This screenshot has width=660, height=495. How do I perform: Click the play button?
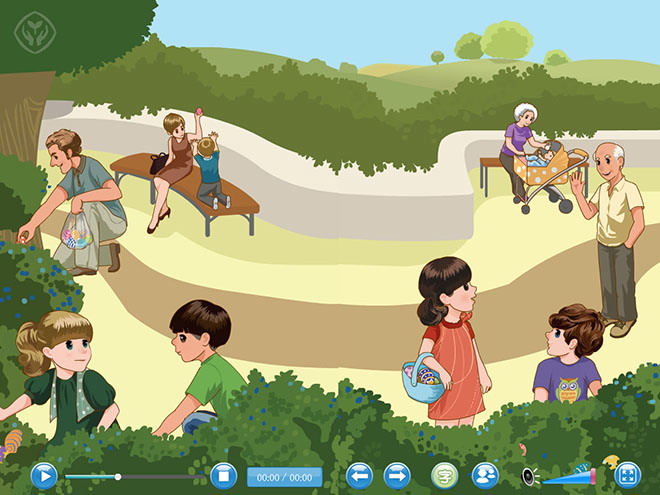click(x=43, y=475)
